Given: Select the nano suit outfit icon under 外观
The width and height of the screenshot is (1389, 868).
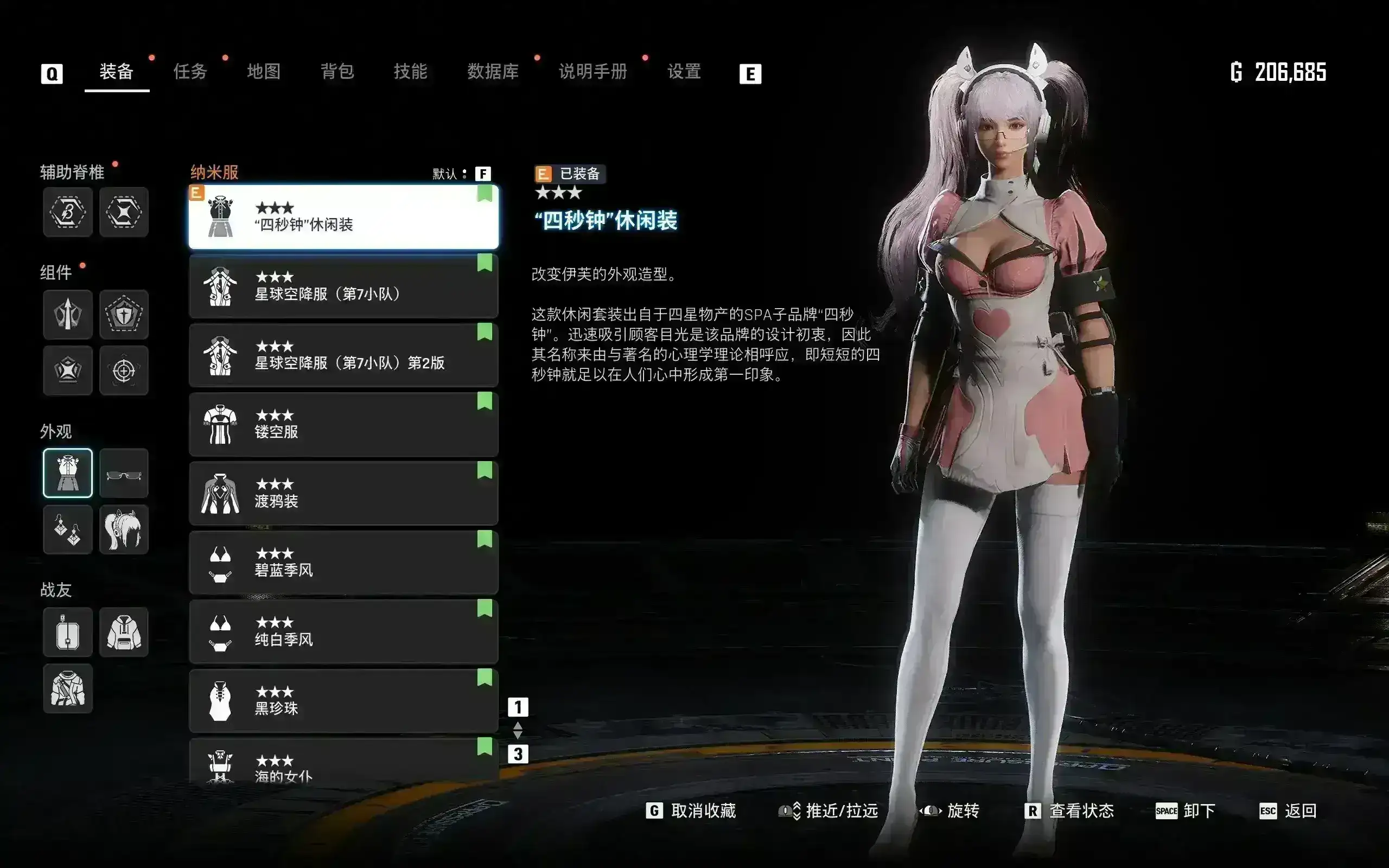Looking at the screenshot, I should click(x=67, y=473).
